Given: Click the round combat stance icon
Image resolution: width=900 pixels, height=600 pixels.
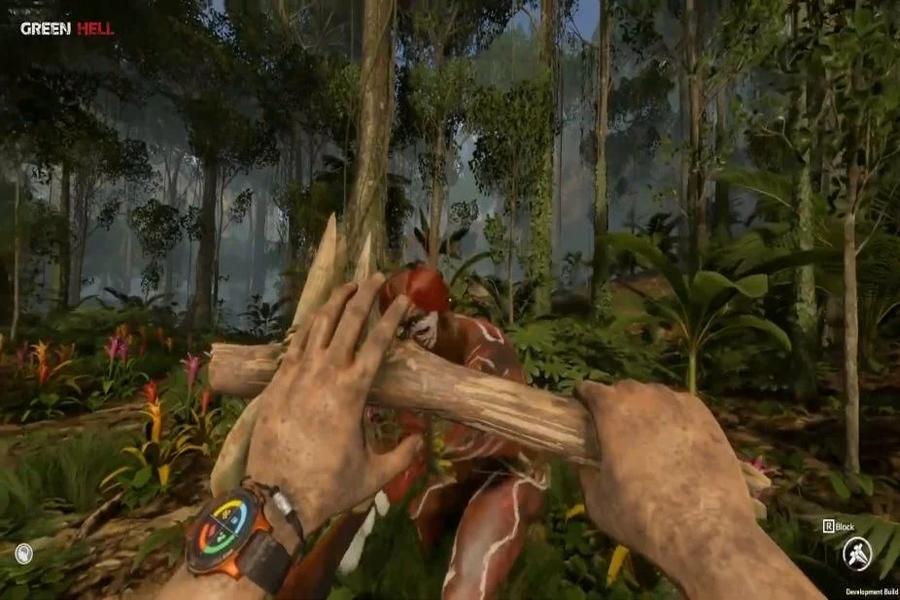Looking at the screenshot, I should tap(856, 553).
